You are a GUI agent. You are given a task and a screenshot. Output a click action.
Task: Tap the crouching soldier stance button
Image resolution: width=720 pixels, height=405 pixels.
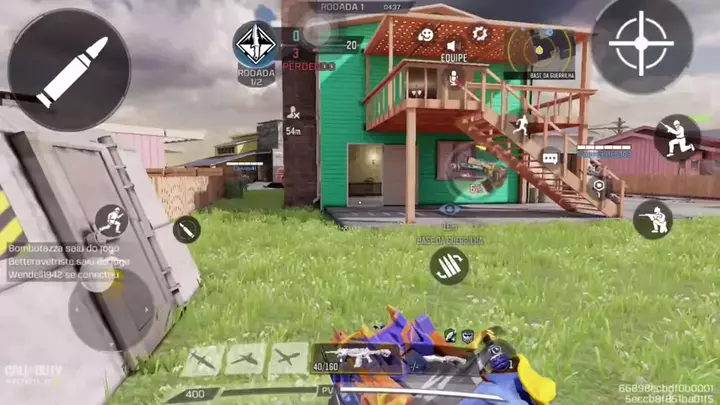click(x=676, y=137)
